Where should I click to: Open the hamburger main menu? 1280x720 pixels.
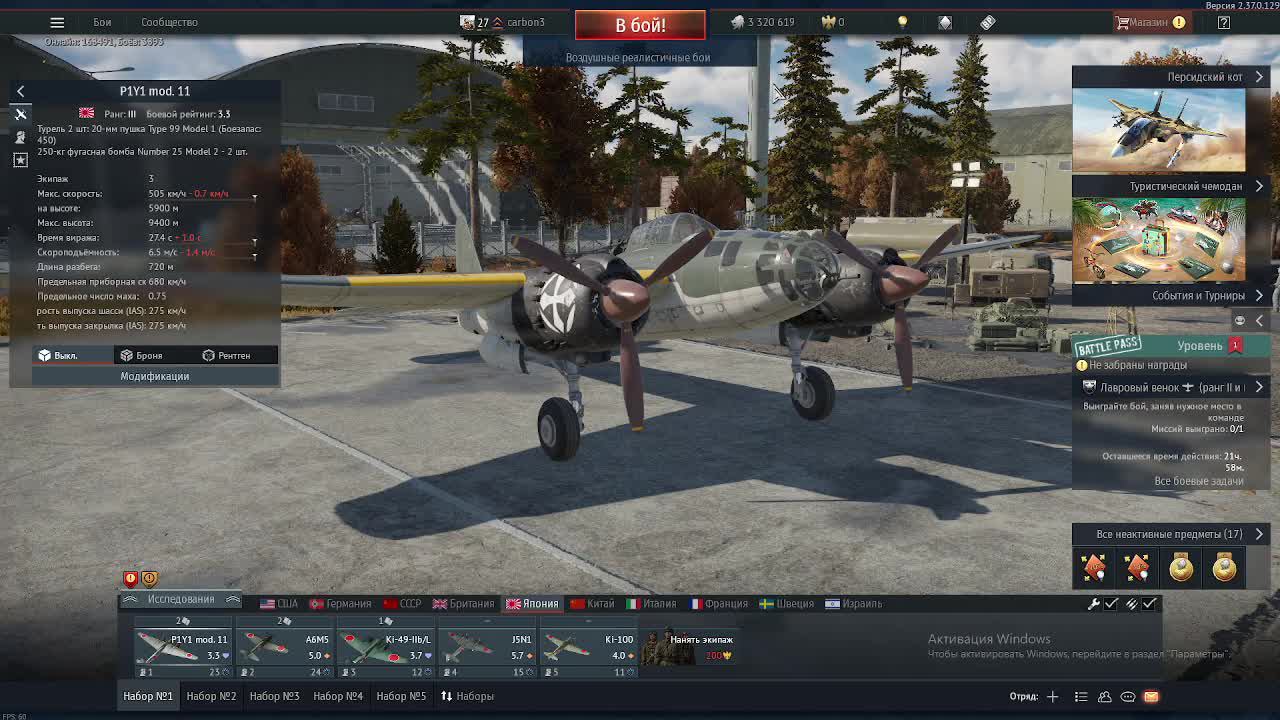[x=57, y=22]
